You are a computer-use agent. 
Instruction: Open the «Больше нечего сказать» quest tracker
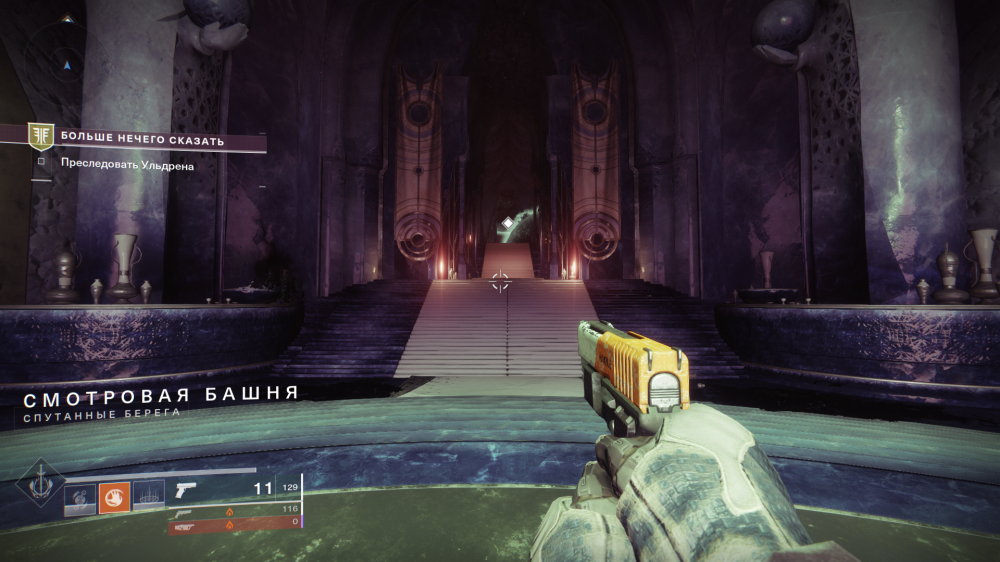click(140, 140)
